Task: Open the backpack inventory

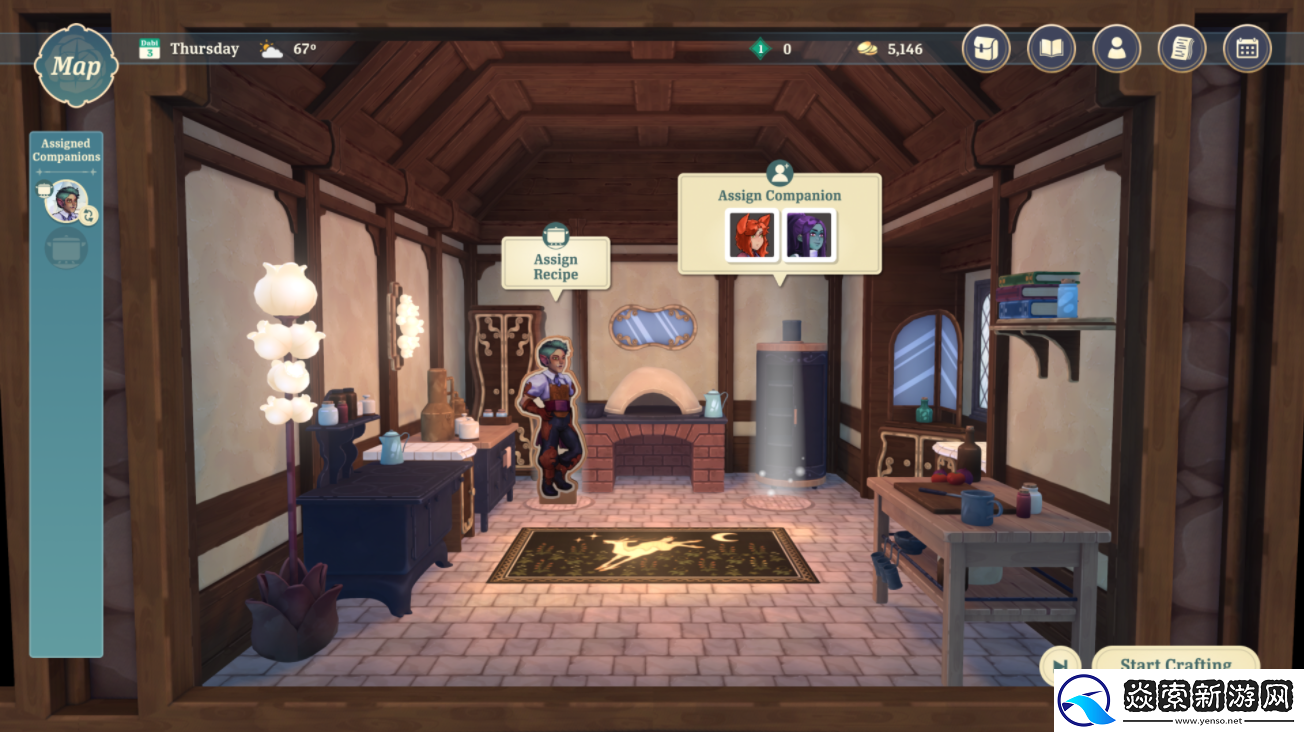Action: (986, 48)
